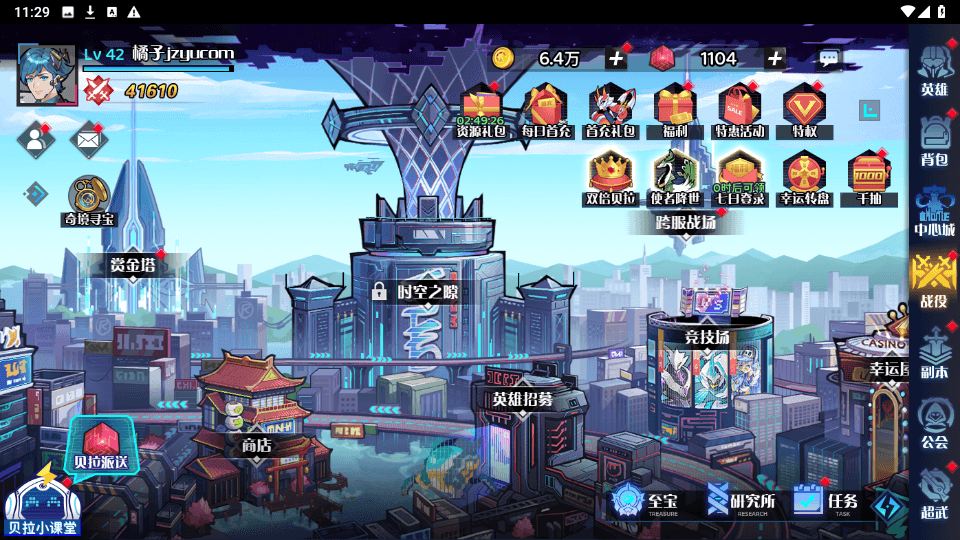
Task: Open the 研究所 research institute
Action: click(x=741, y=500)
